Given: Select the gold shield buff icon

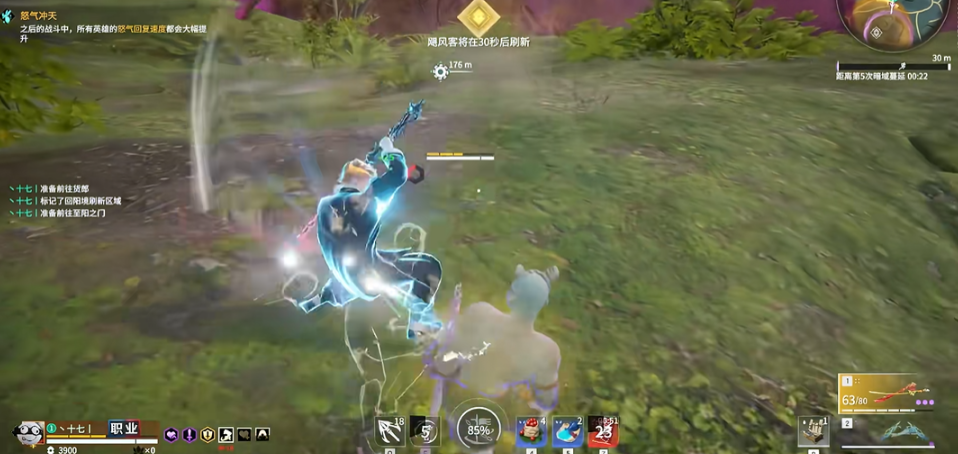Looking at the screenshot, I should click(x=207, y=435).
